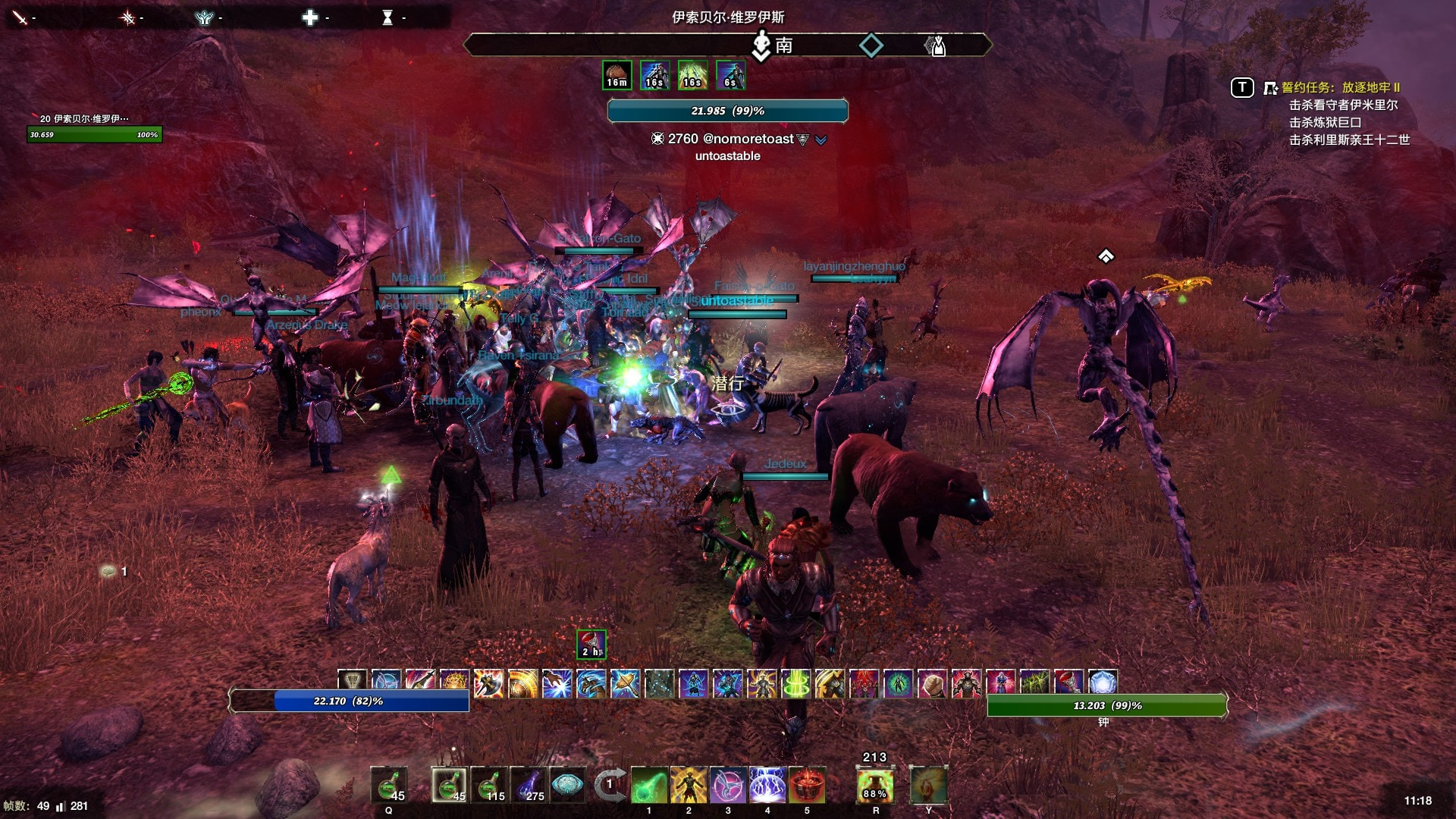This screenshot has width=1456, height=819.
Task: Use the pink winged ability in slot 3
Action: (x=728, y=785)
